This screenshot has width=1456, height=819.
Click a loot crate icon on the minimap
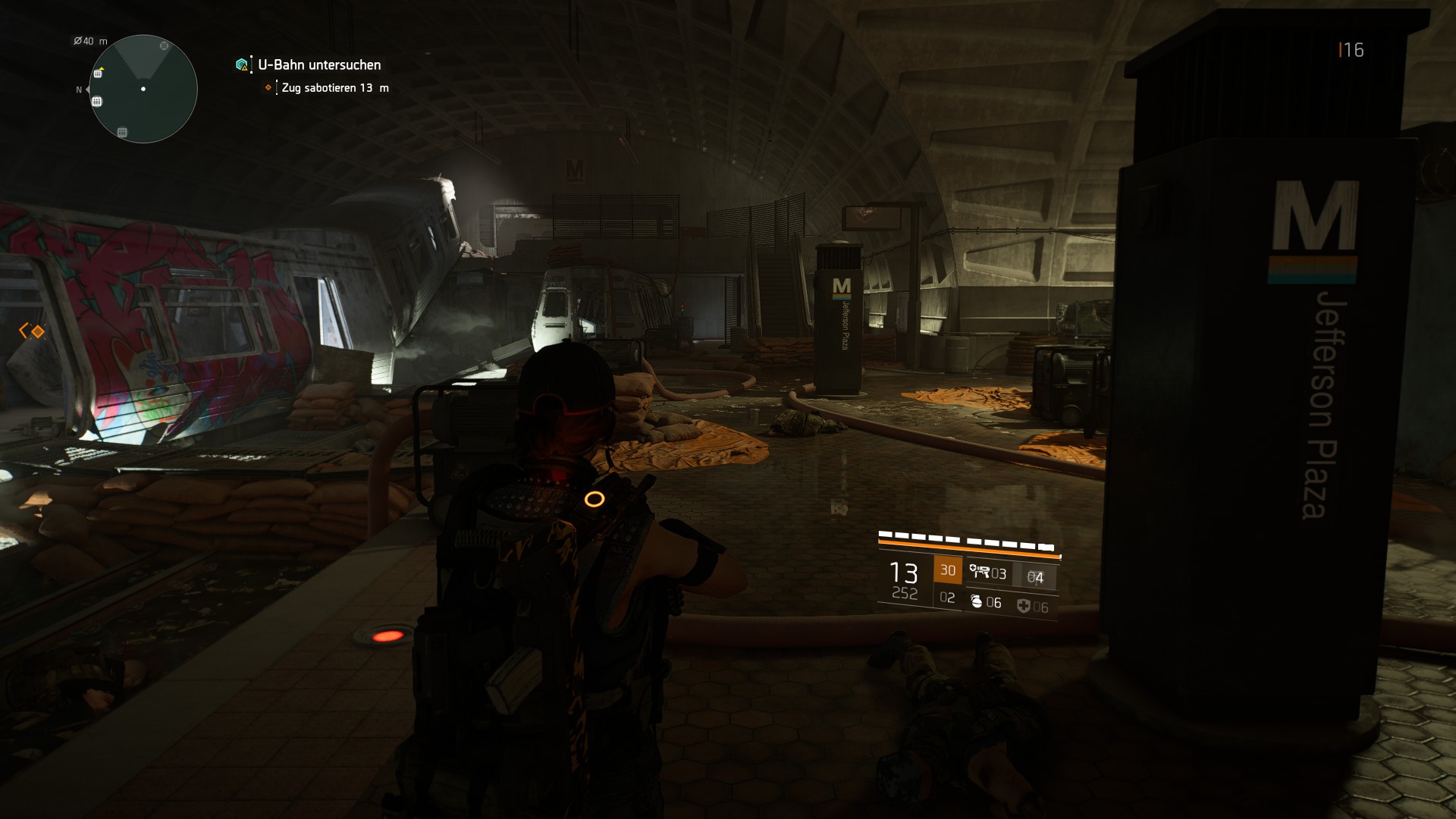coord(96,101)
